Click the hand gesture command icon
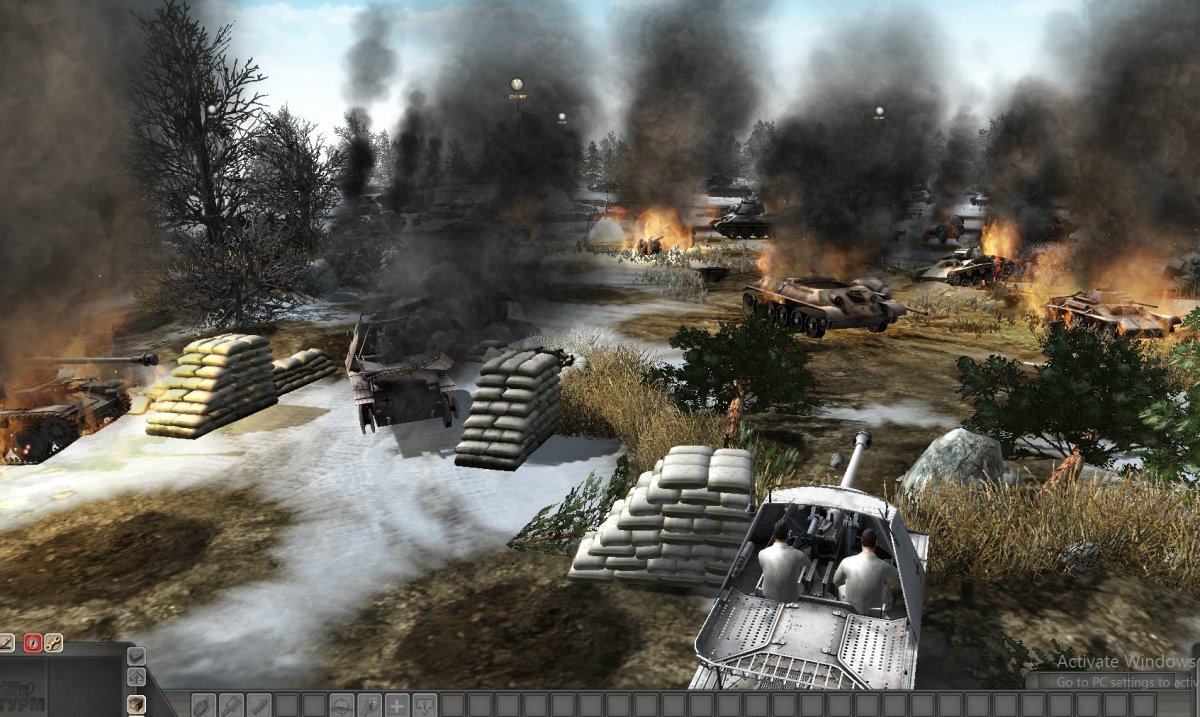This screenshot has height=717, width=1200. (x=370, y=704)
